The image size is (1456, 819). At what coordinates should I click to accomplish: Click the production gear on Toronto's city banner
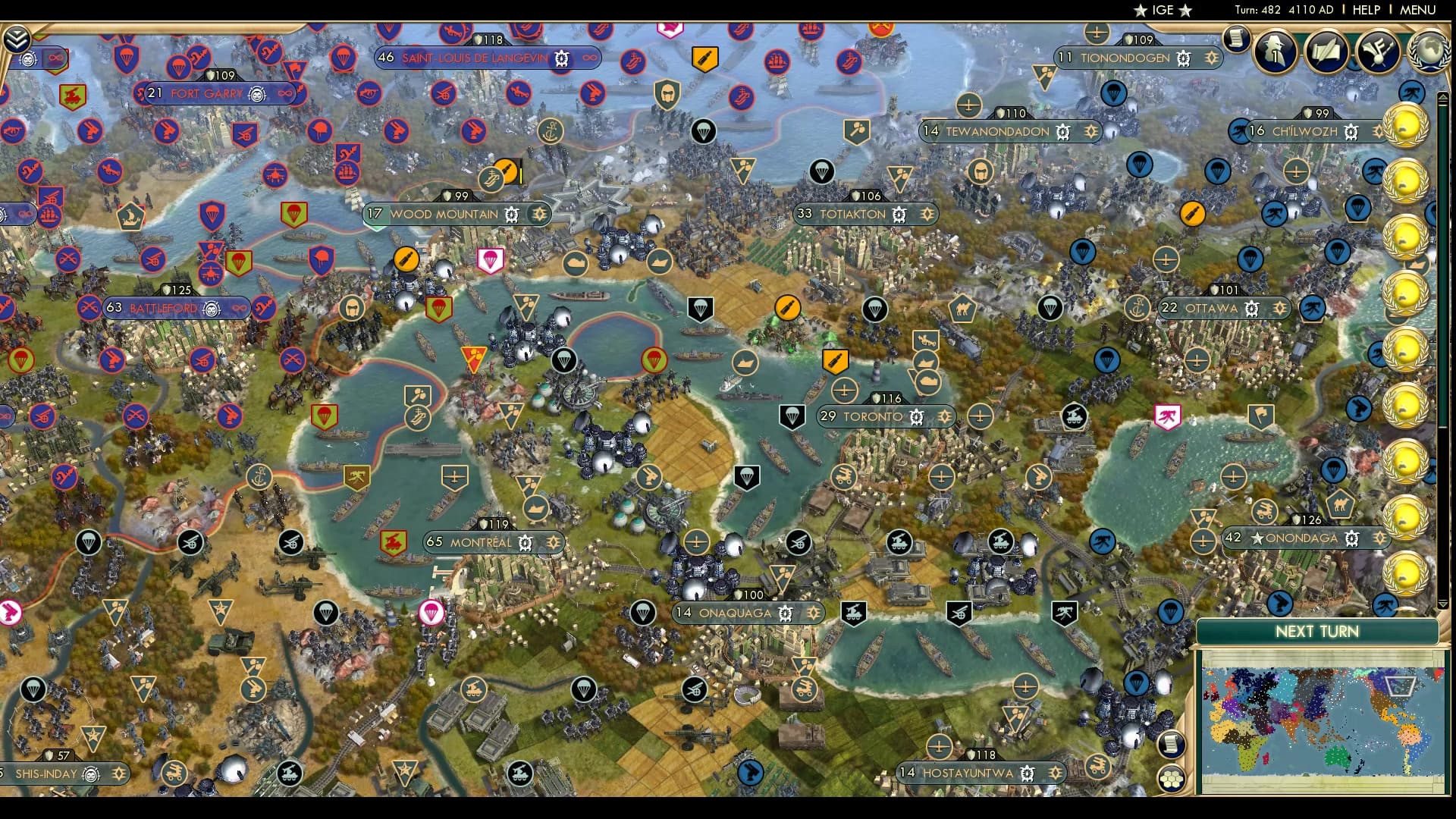pos(916,416)
